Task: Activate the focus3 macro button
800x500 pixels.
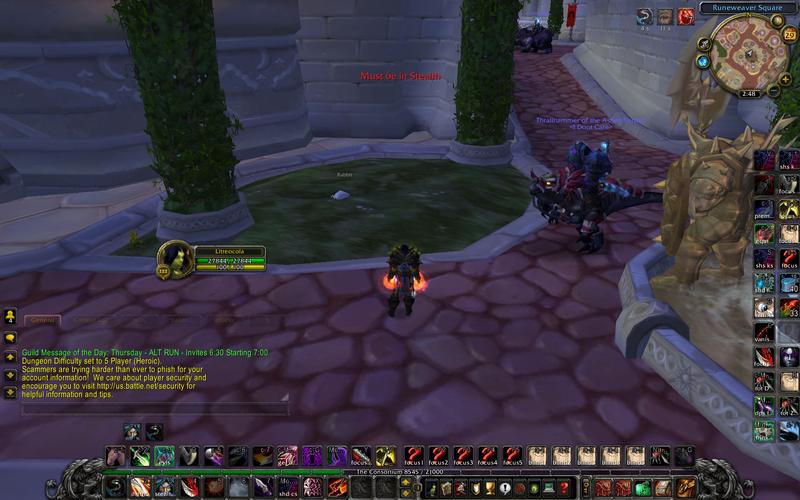Action: (x=463, y=456)
